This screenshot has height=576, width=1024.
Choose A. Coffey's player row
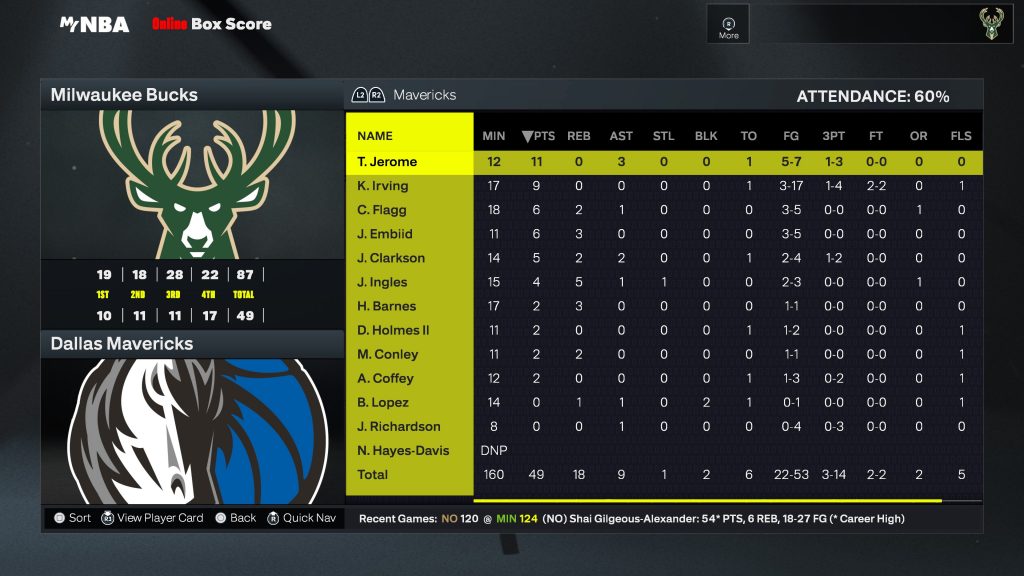pos(385,378)
